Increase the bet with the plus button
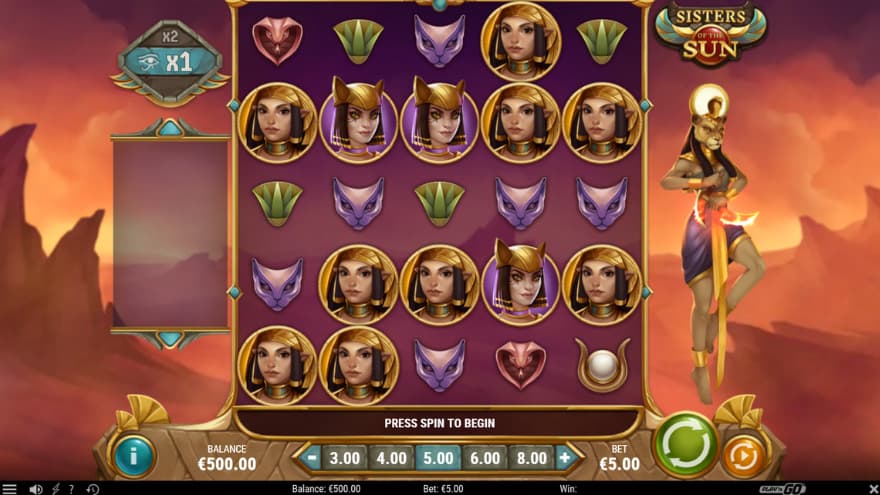The image size is (880, 495). [x=564, y=458]
